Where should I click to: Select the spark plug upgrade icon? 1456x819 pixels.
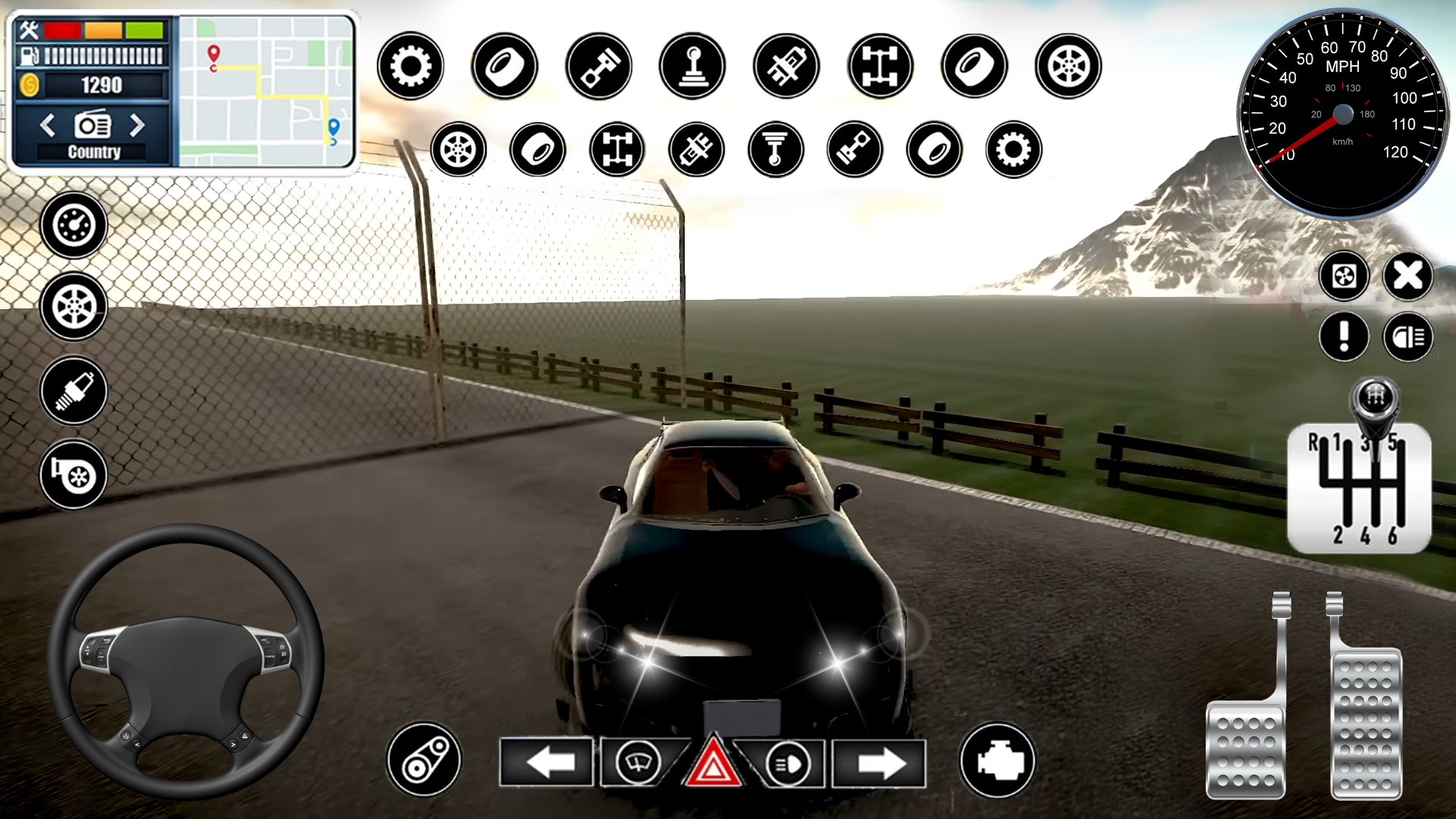[786, 67]
